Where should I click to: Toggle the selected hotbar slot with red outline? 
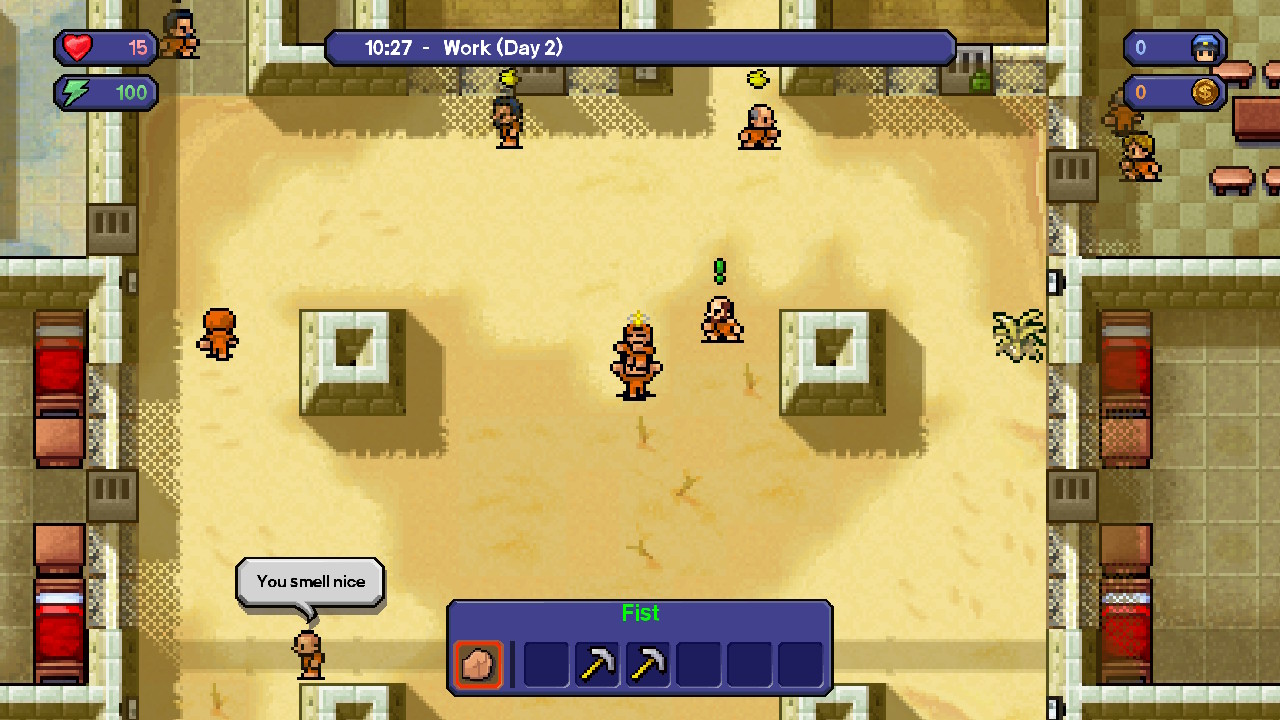478,663
